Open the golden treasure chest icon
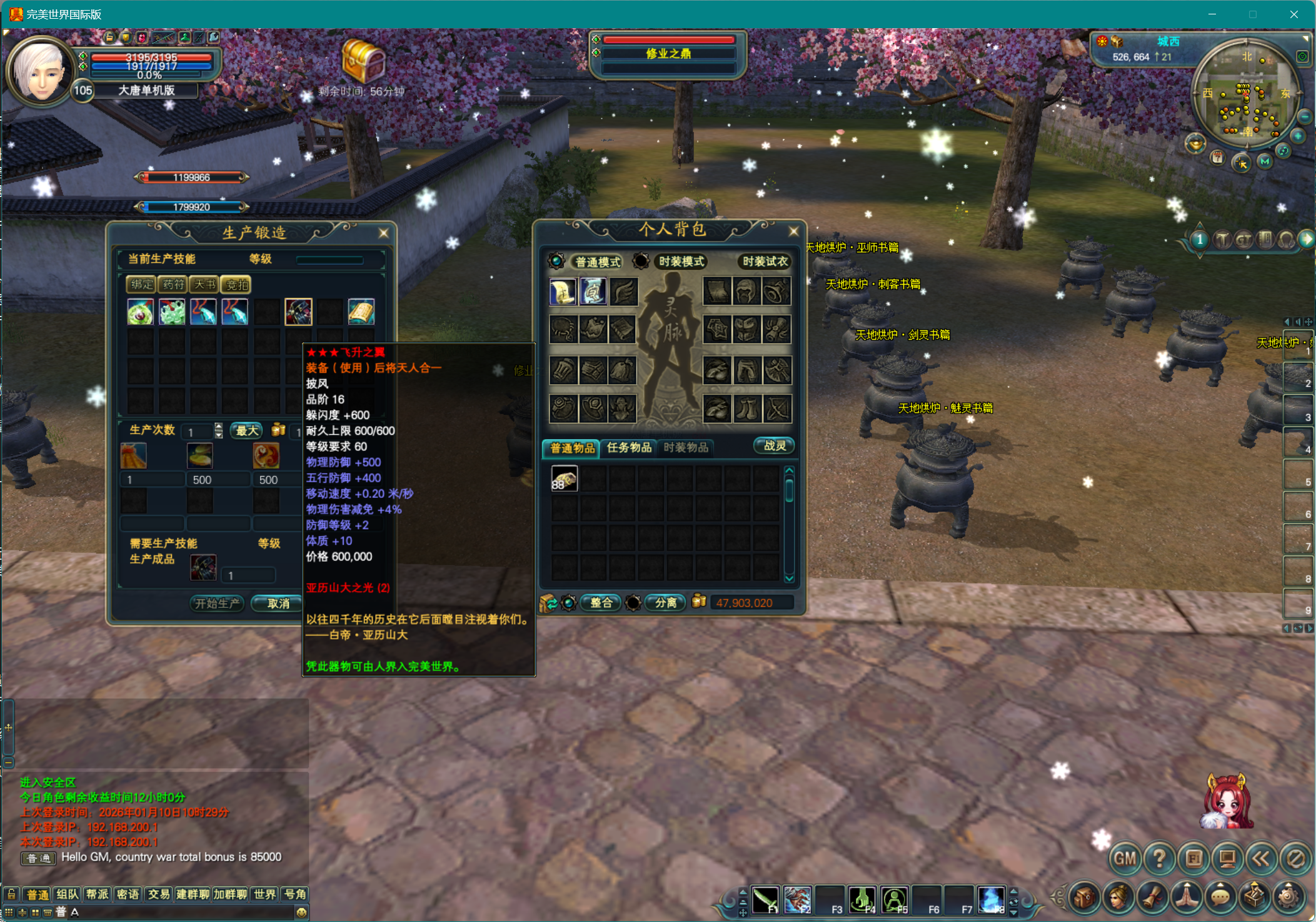 (x=363, y=61)
